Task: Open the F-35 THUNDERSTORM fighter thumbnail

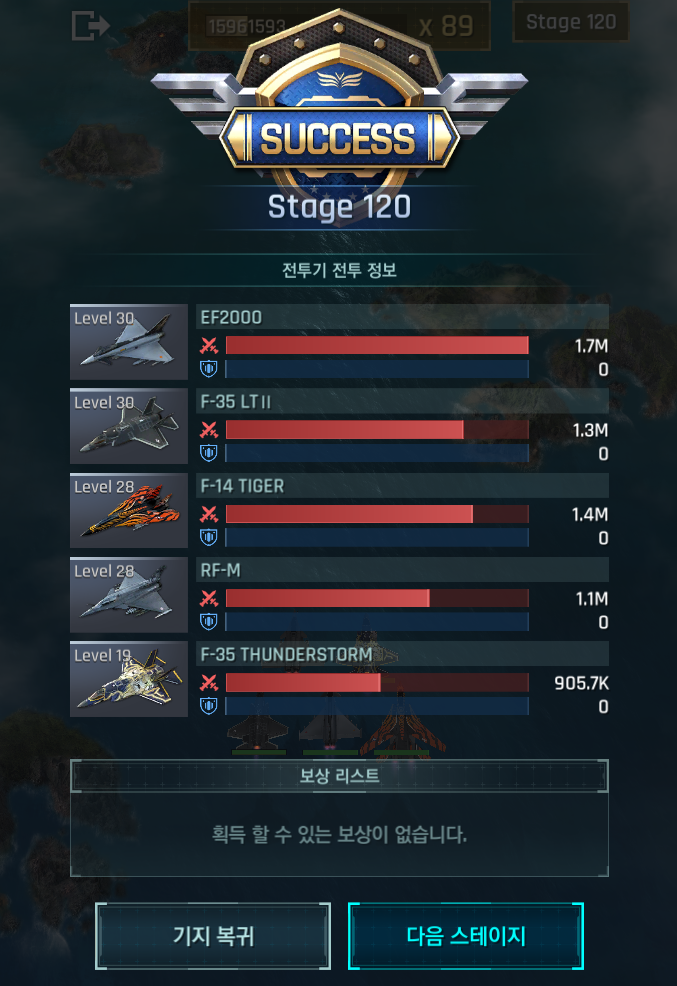Action: click(x=129, y=679)
